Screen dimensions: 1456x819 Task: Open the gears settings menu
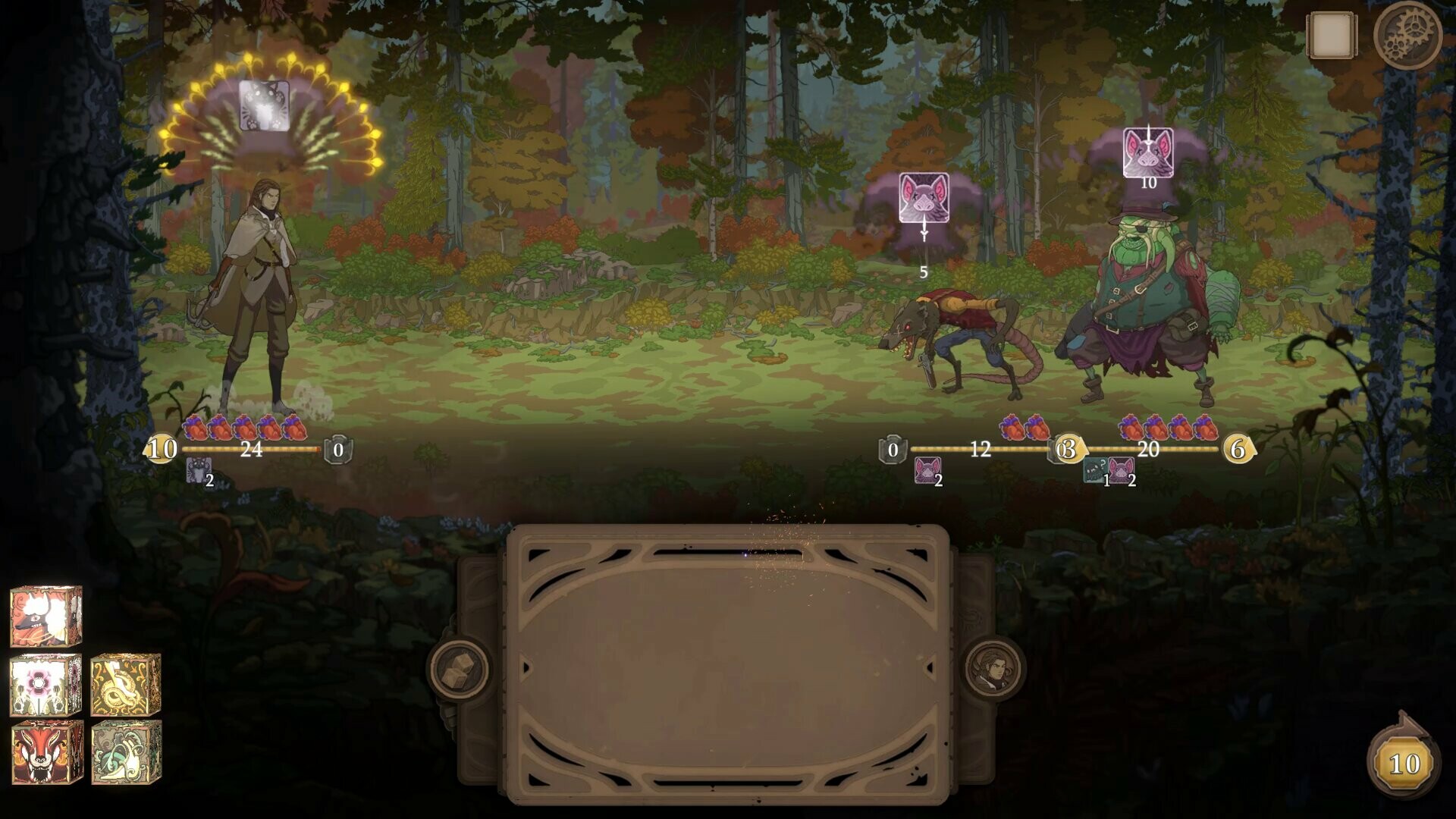tap(1410, 34)
